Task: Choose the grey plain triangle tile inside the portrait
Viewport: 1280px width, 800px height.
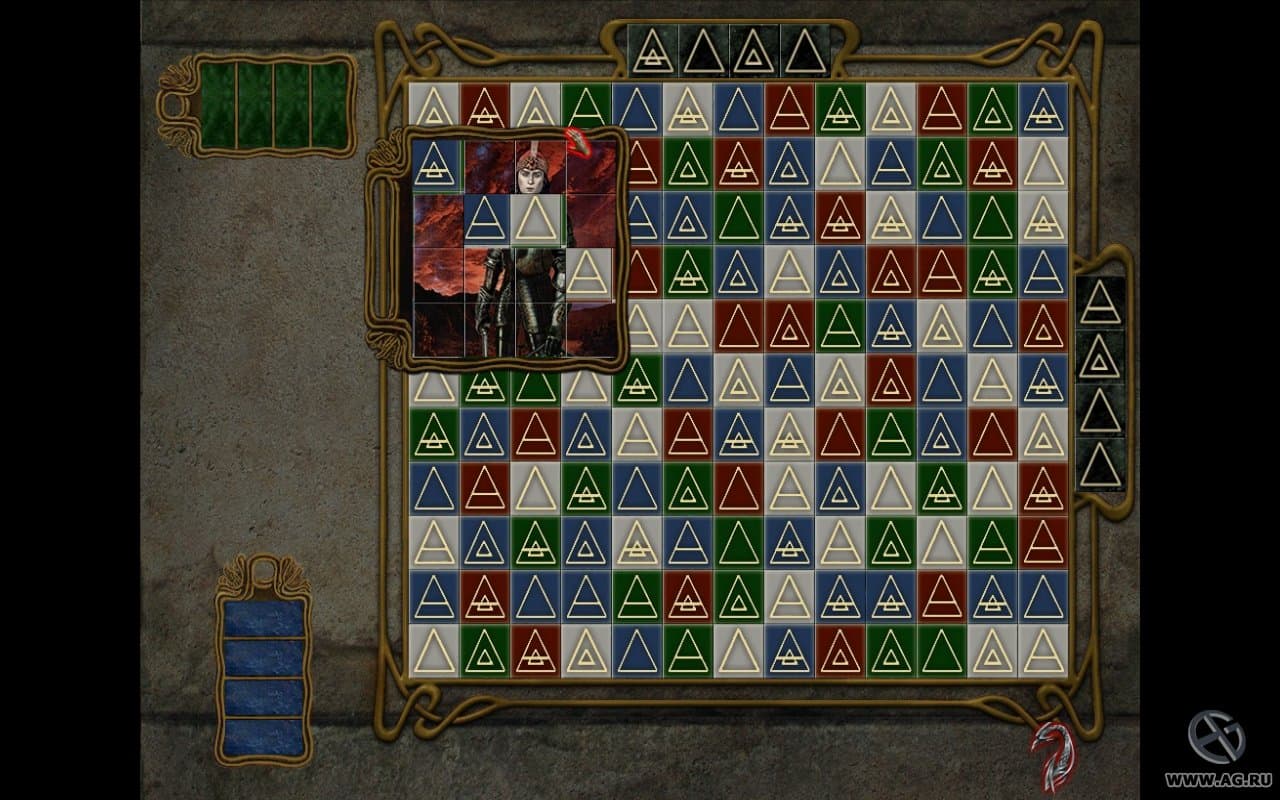Action: (x=538, y=220)
